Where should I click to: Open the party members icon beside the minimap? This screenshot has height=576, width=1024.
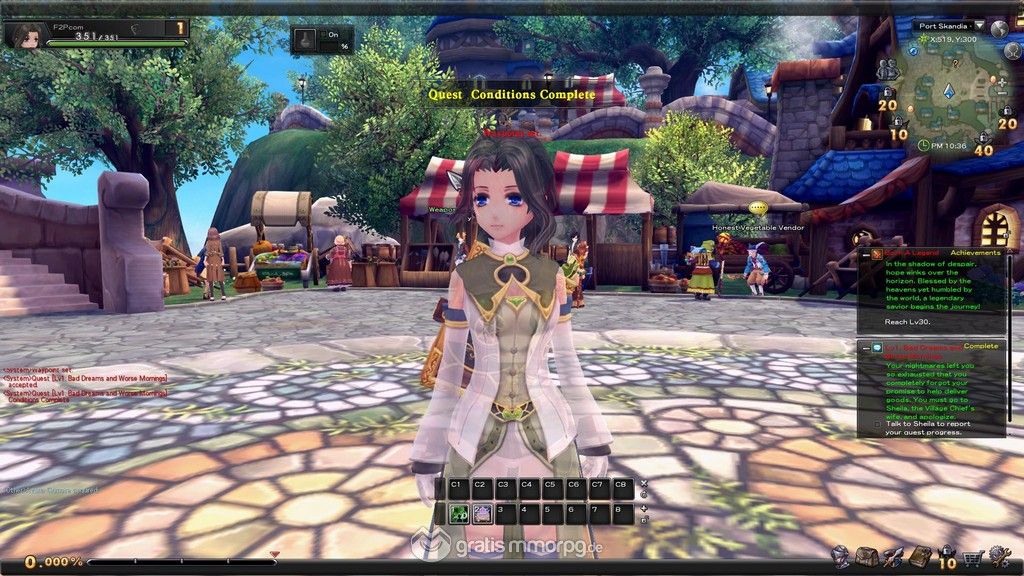[887, 70]
